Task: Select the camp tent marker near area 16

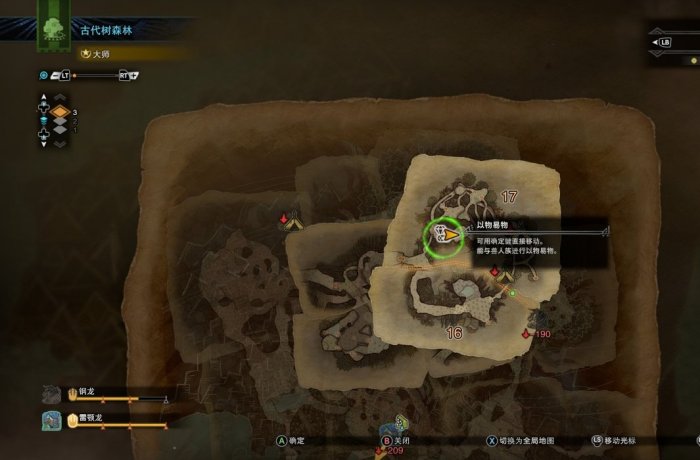Action: (x=506, y=274)
